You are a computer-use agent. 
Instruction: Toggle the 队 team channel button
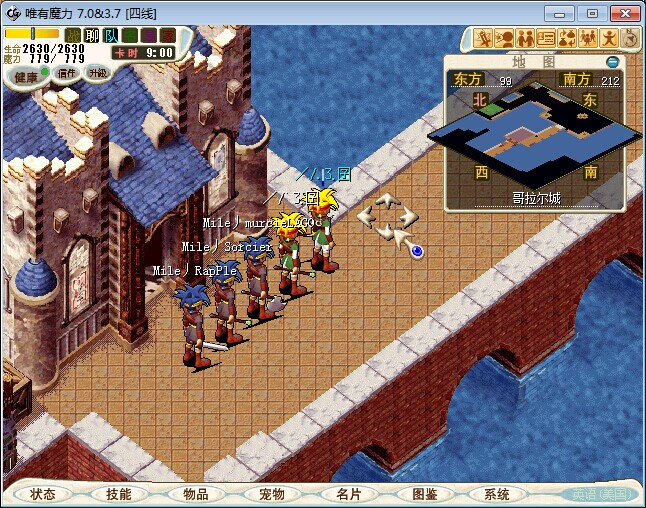[110, 35]
